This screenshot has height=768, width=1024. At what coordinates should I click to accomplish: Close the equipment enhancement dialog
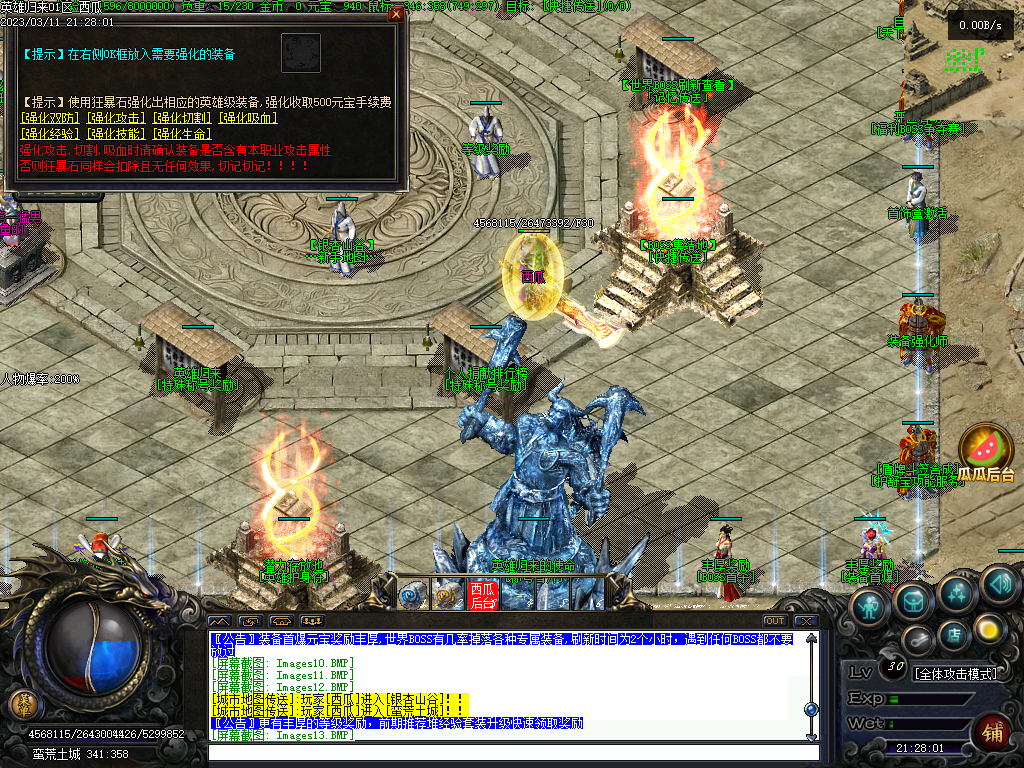point(397,15)
